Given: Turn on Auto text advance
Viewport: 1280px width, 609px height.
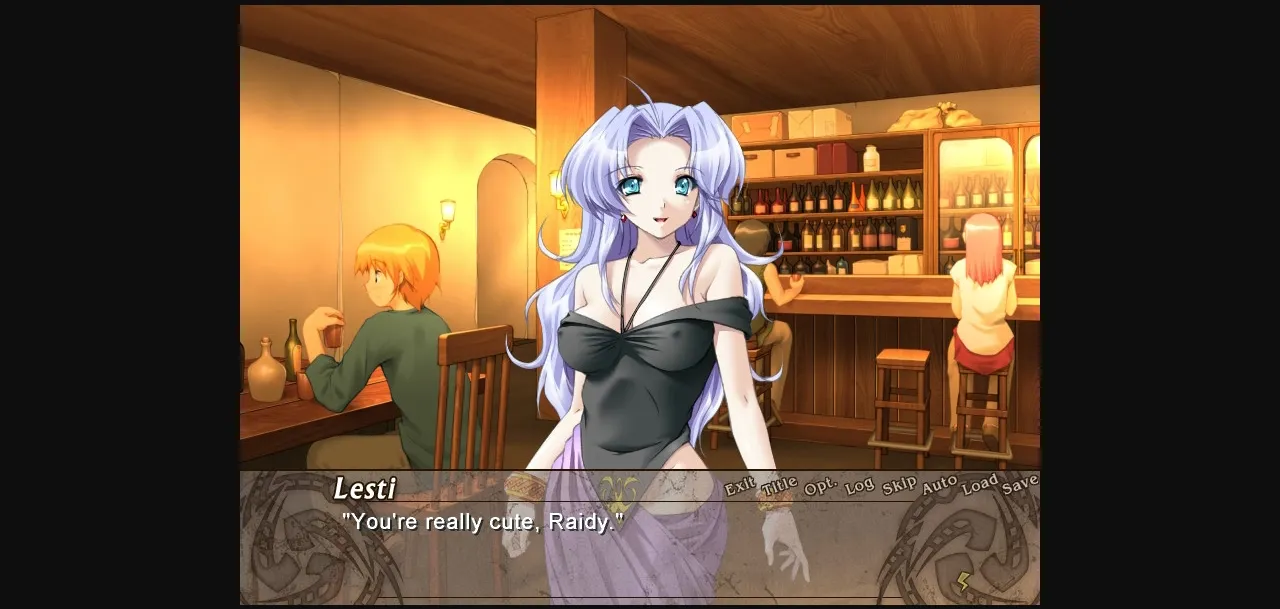Looking at the screenshot, I should click(939, 485).
